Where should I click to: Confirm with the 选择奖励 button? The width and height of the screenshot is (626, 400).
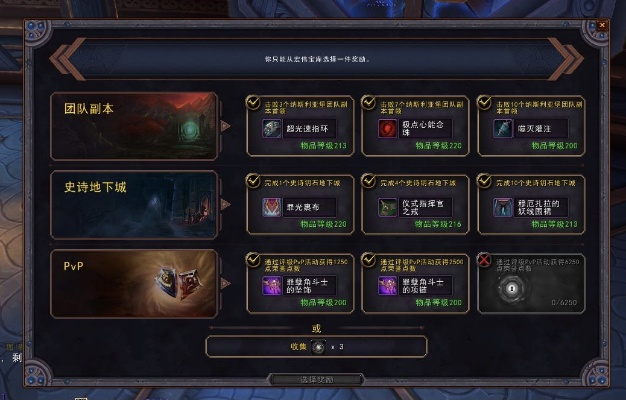[x=316, y=380]
